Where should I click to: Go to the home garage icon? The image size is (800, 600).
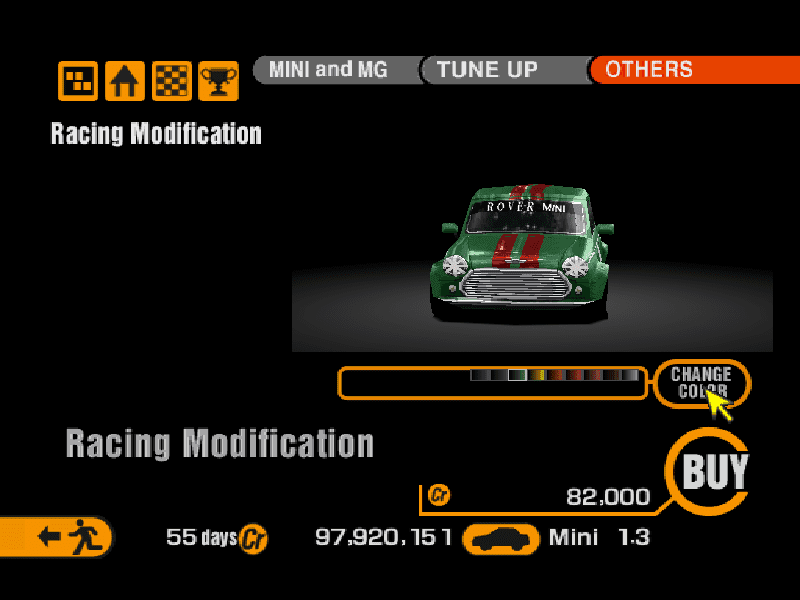[x=125, y=81]
